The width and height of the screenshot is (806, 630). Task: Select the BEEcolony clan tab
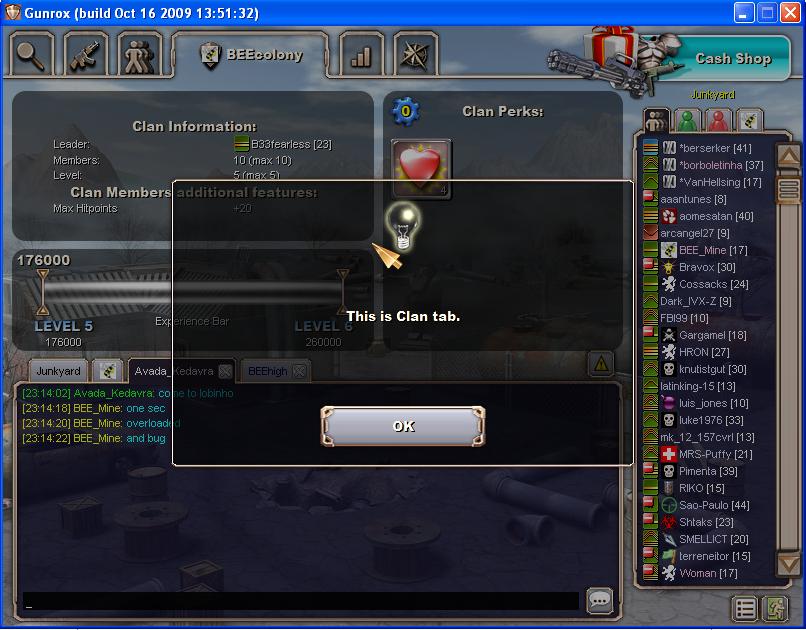(x=252, y=55)
